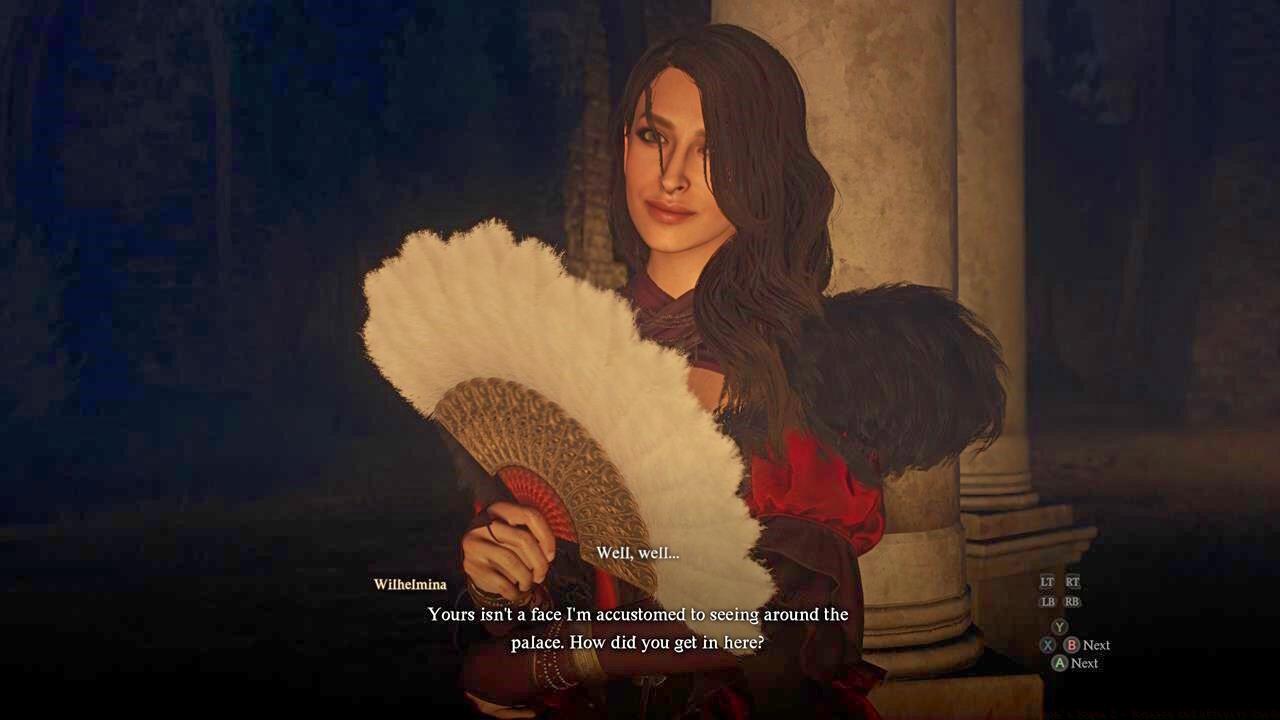The height and width of the screenshot is (720, 1280).
Task: Click Next beside the A button
Action: click(x=1086, y=663)
